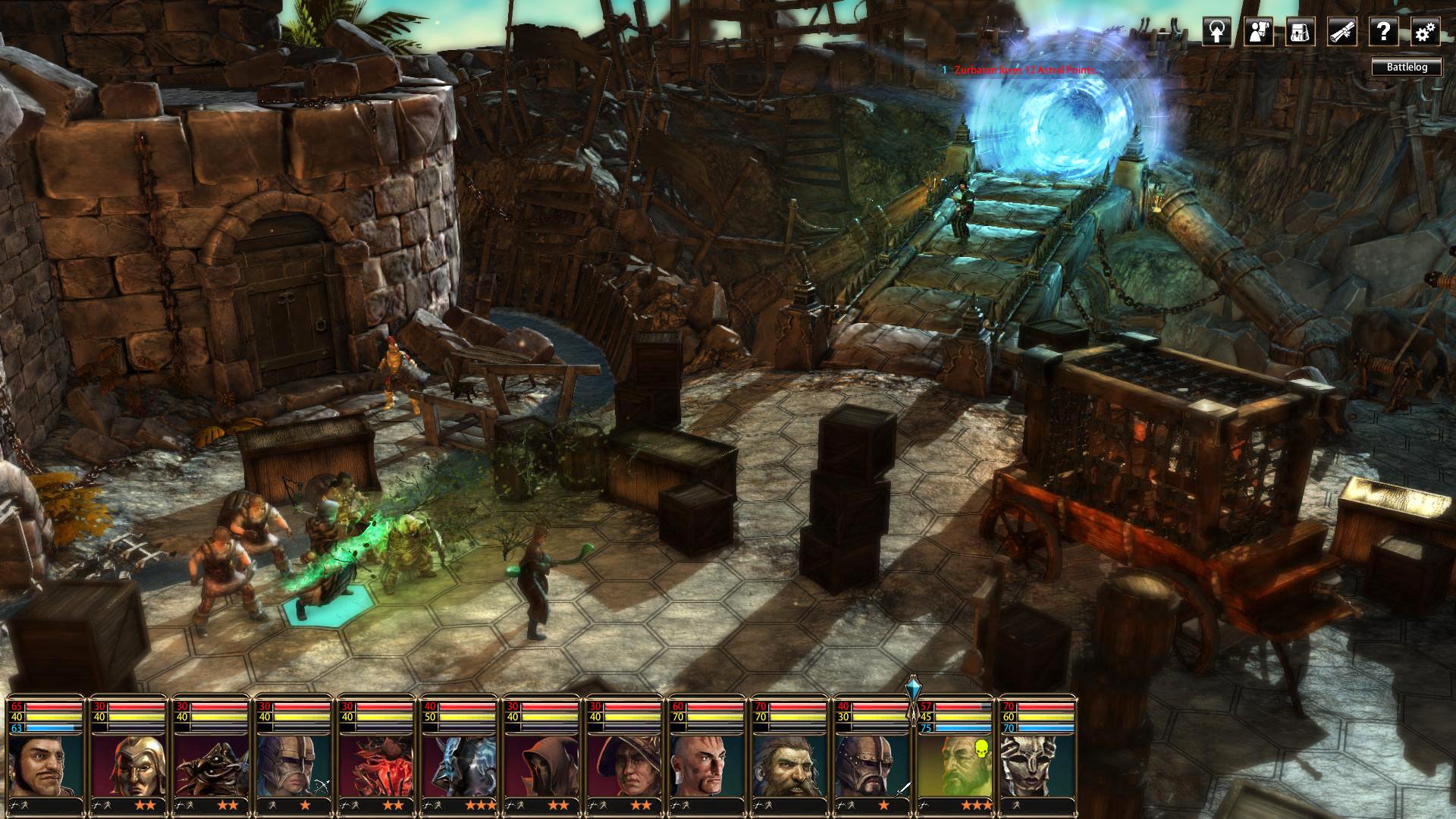
Task: Choose the wide-brimmed hat character portrait
Action: (x=626, y=764)
